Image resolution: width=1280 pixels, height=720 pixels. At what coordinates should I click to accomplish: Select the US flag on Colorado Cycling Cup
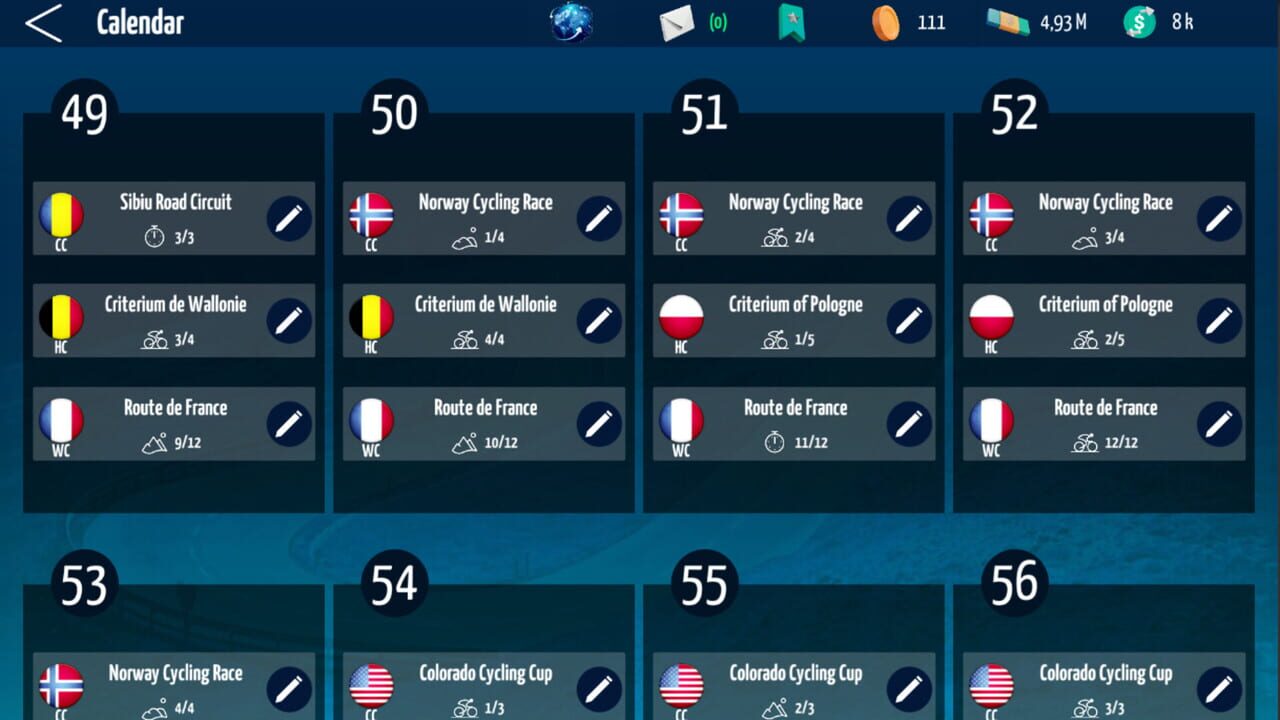(x=372, y=684)
